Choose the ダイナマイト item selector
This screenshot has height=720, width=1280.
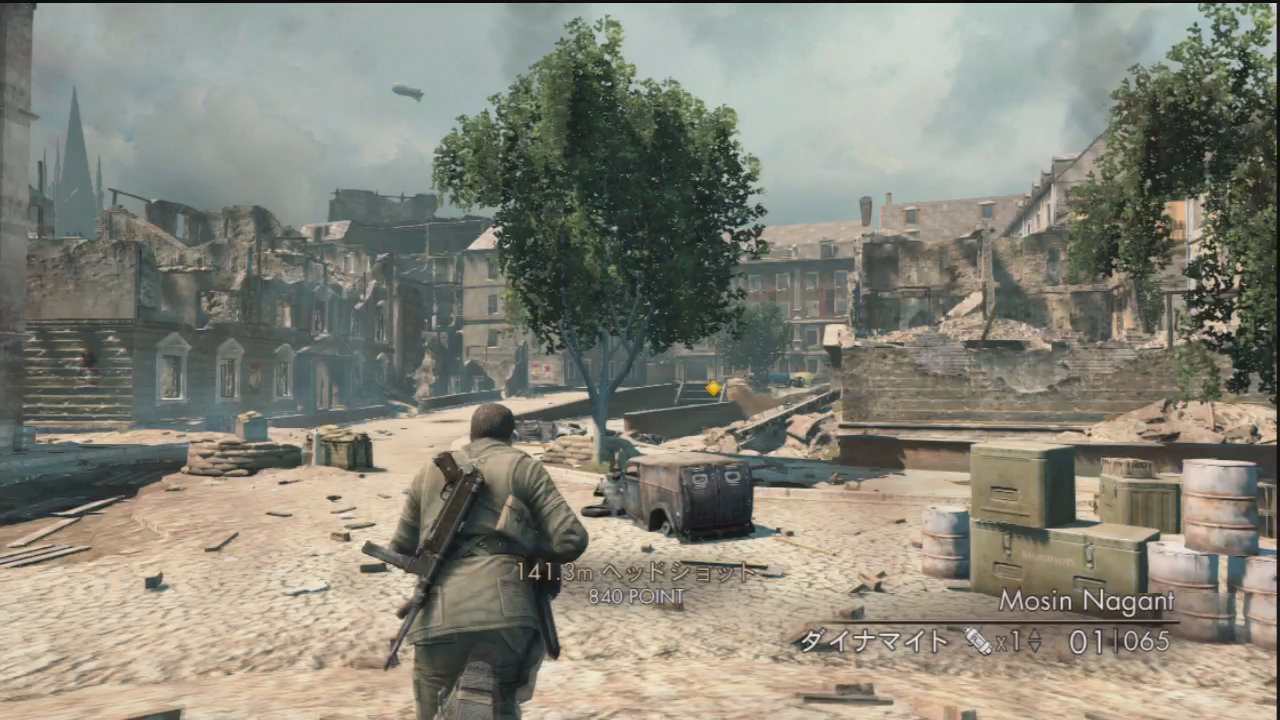click(872, 641)
